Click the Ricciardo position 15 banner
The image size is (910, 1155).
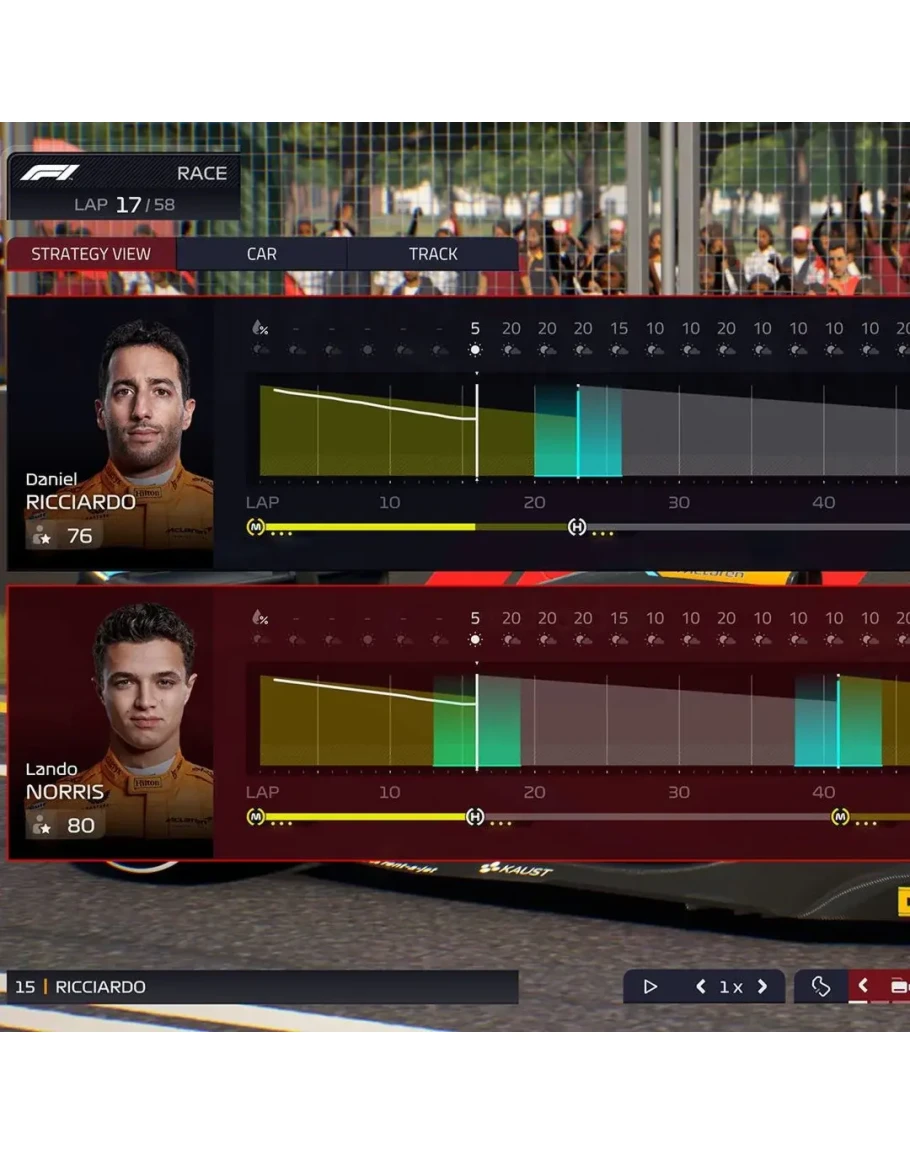tap(262, 987)
